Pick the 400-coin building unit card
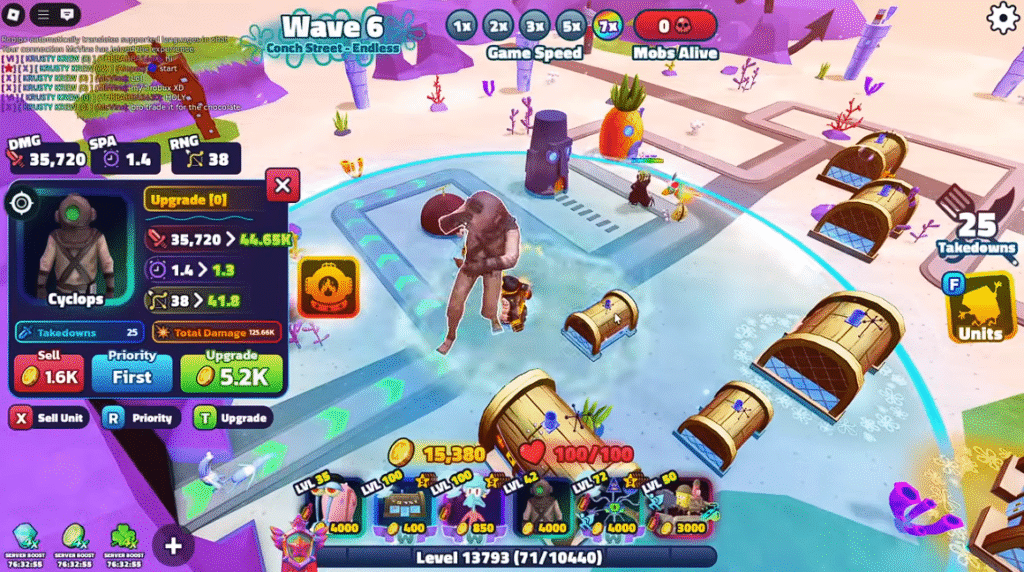The width and height of the screenshot is (1024, 572). pyautogui.click(x=402, y=506)
